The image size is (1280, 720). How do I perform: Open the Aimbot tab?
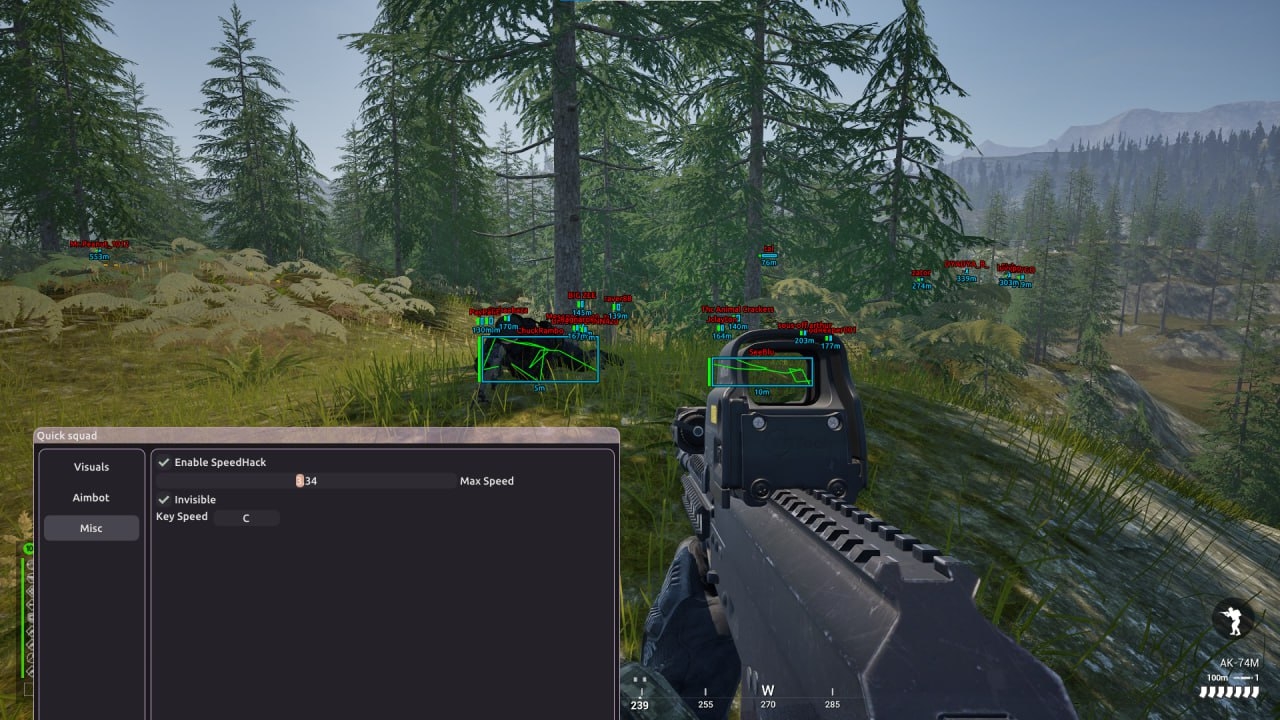coord(91,497)
